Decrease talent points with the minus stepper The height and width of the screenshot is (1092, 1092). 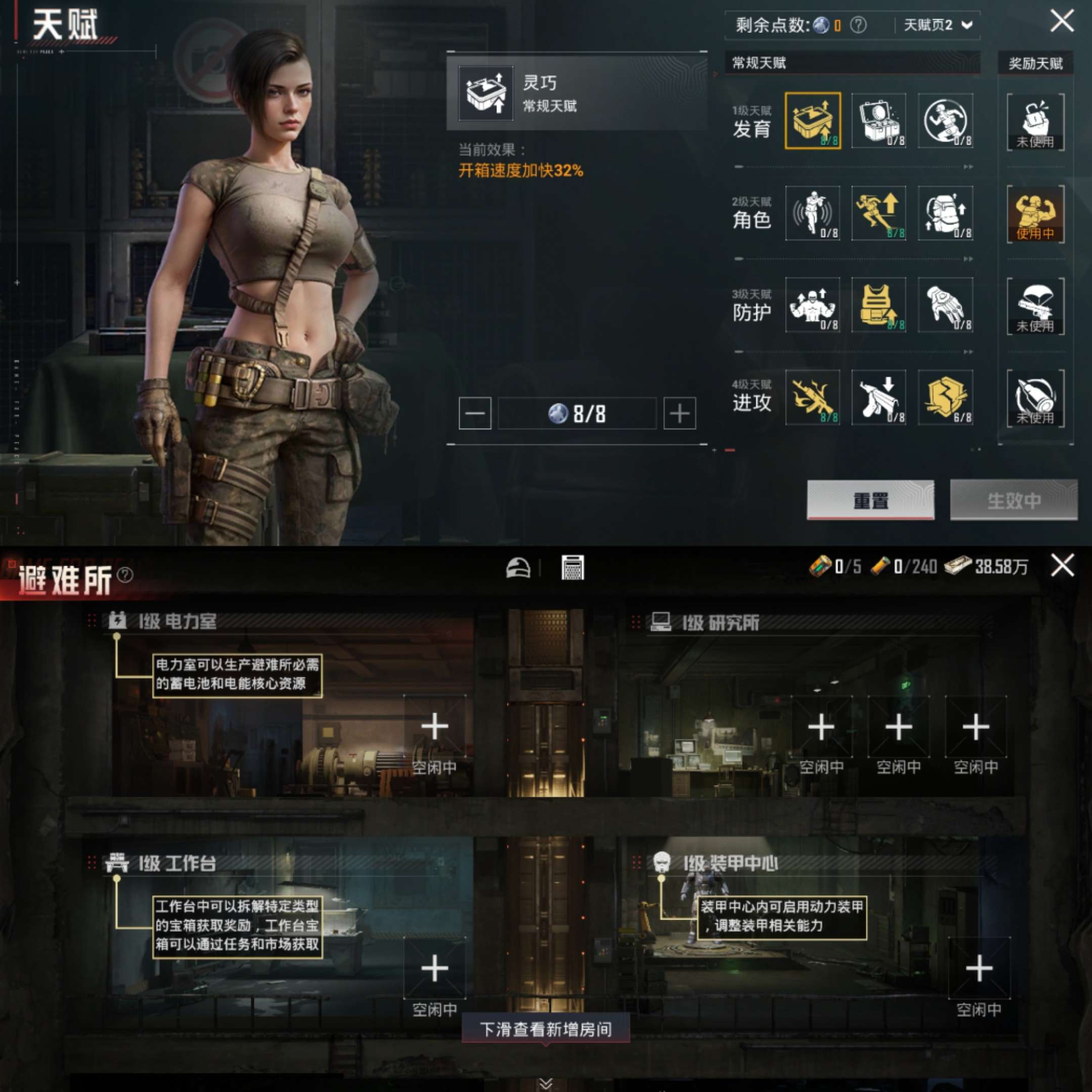(x=474, y=413)
